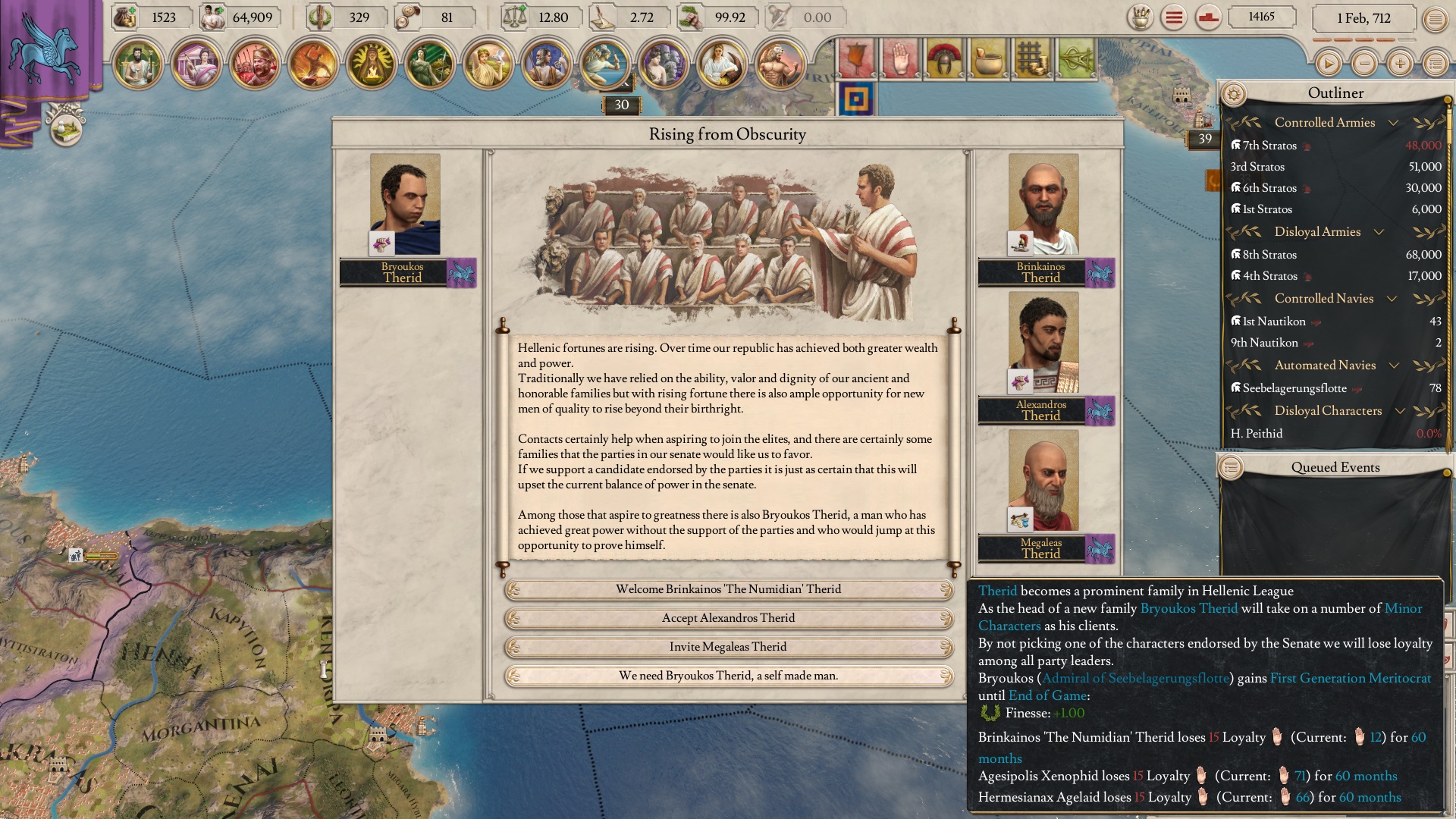Click the raised hand alert icon
This screenshot has width=1456, height=819.
click(899, 58)
